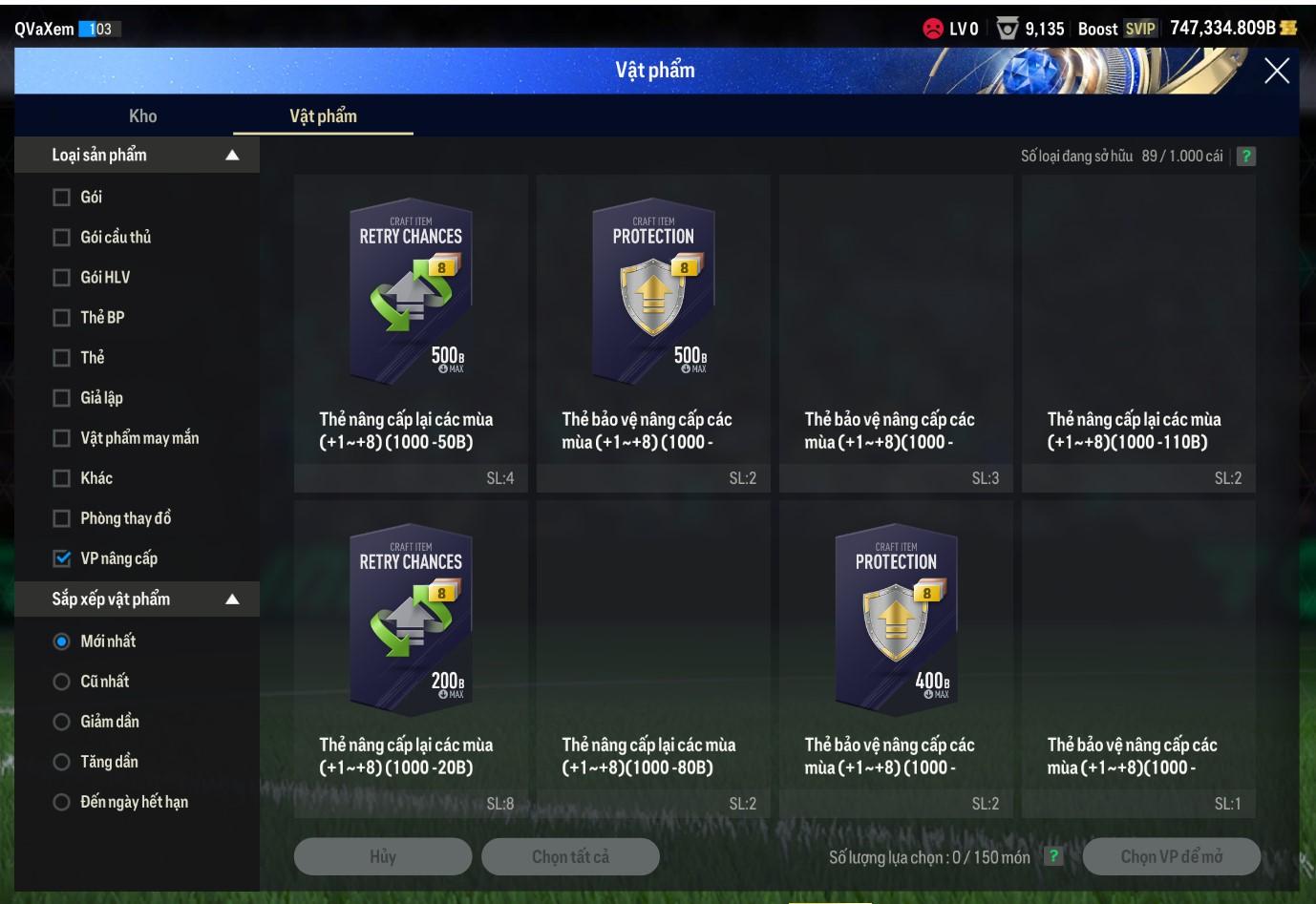Switch to the Kho tab
Viewport: 1316px width, 904px height.
tap(143, 116)
